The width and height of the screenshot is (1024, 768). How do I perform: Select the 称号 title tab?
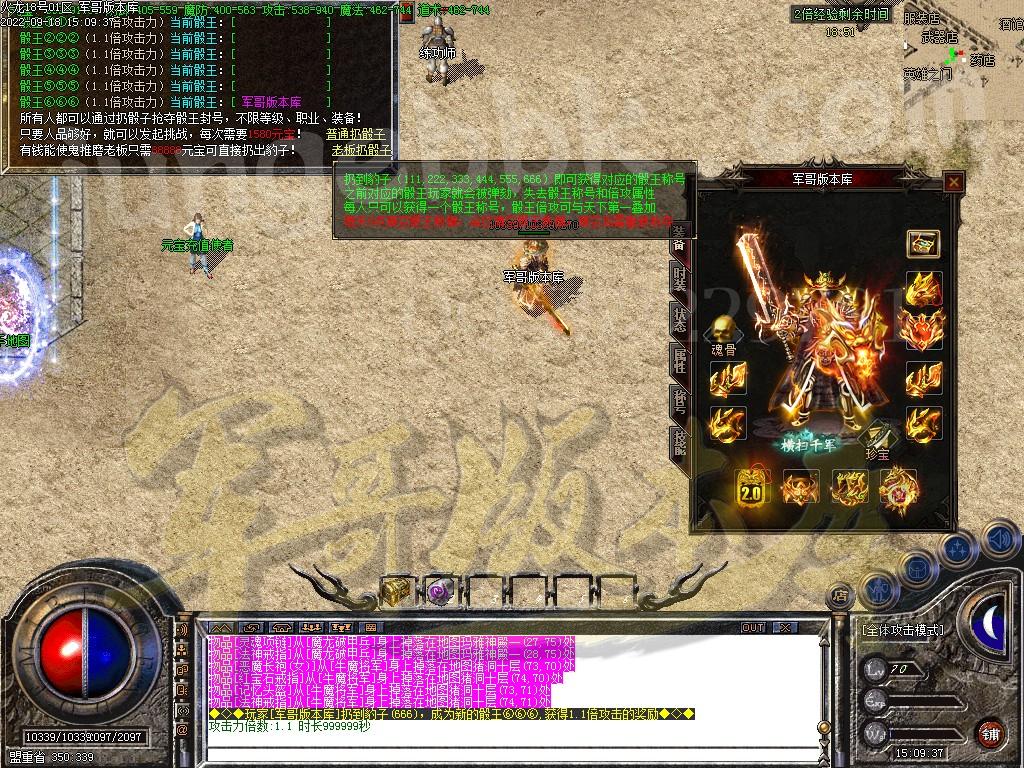680,401
